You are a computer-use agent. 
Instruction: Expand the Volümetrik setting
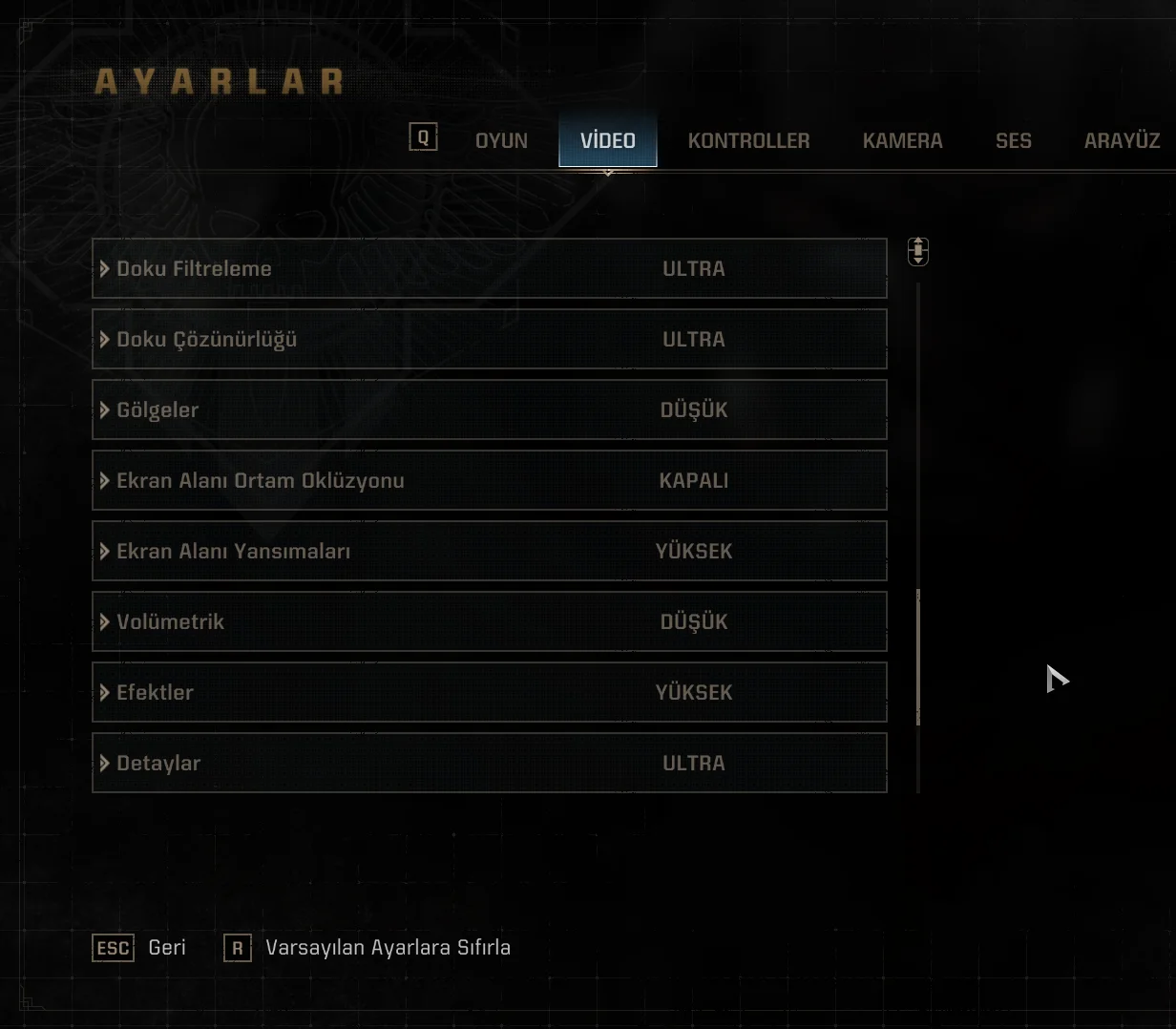(x=489, y=622)
